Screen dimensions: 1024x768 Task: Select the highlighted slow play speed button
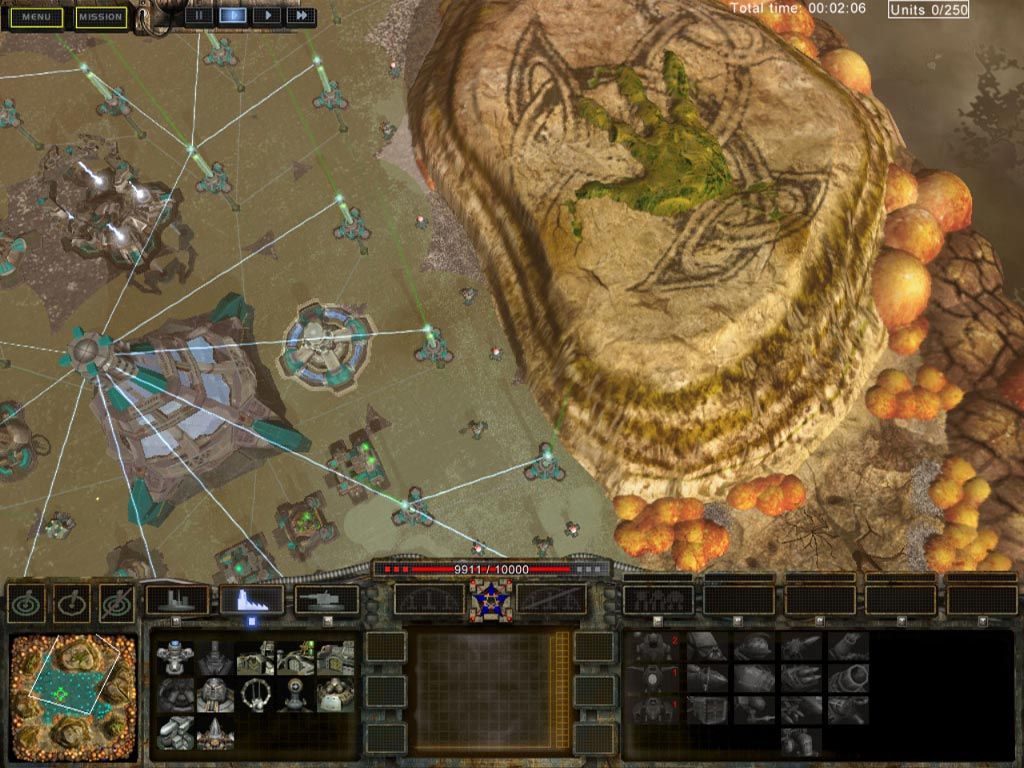[233, 15]
